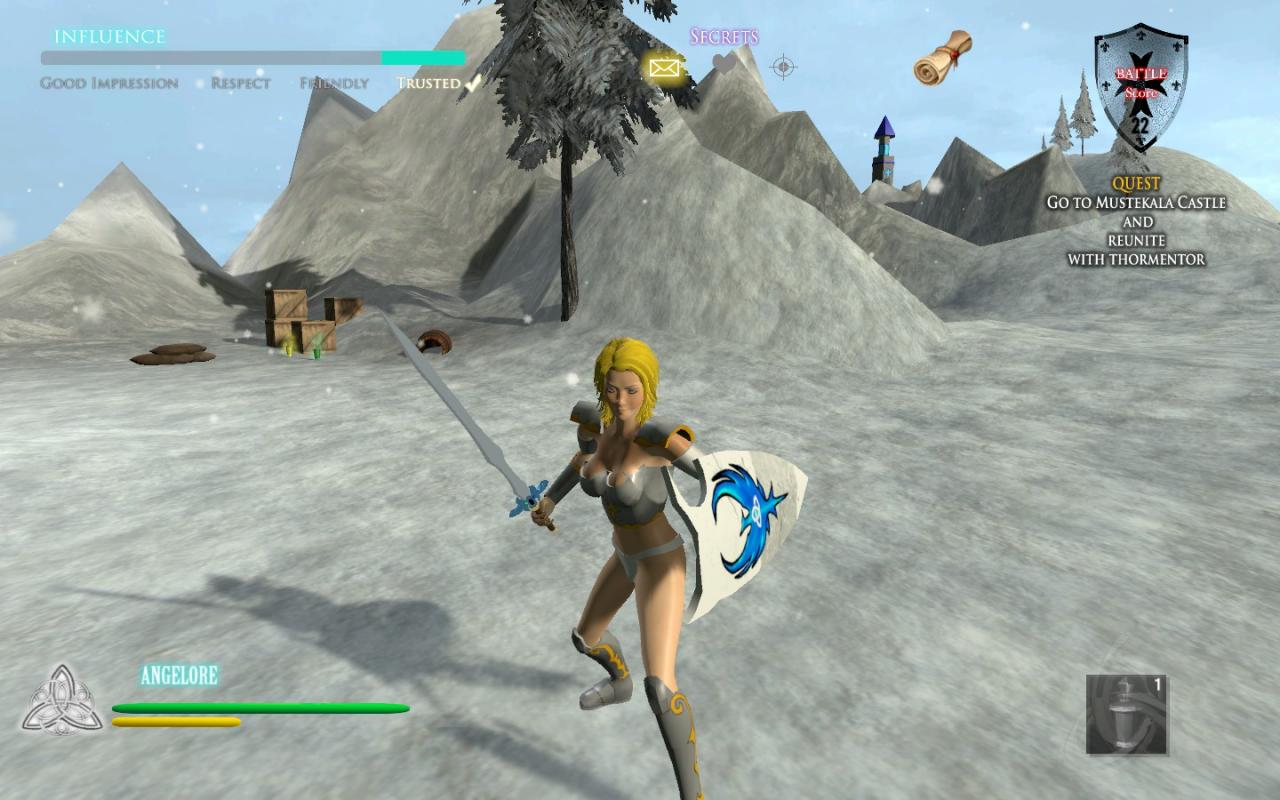Select the heart icon under Secrets
Viewport: 1280px width, 800px height.
[724, 64]
